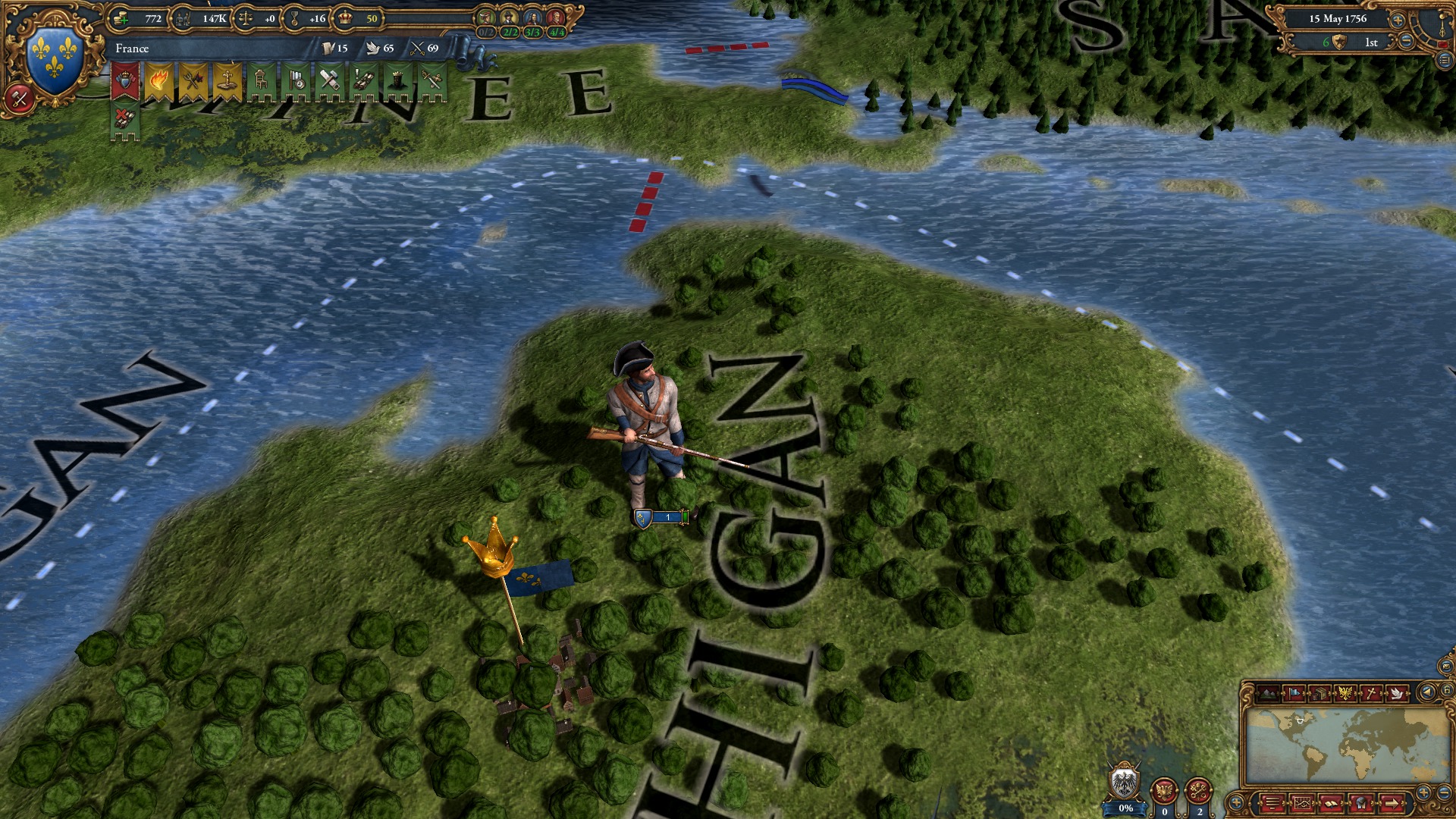The width and height of the screenshot is (1456, 819).
Task: Increase game speed with the up arrow
Action: [x=1398, y=20]
